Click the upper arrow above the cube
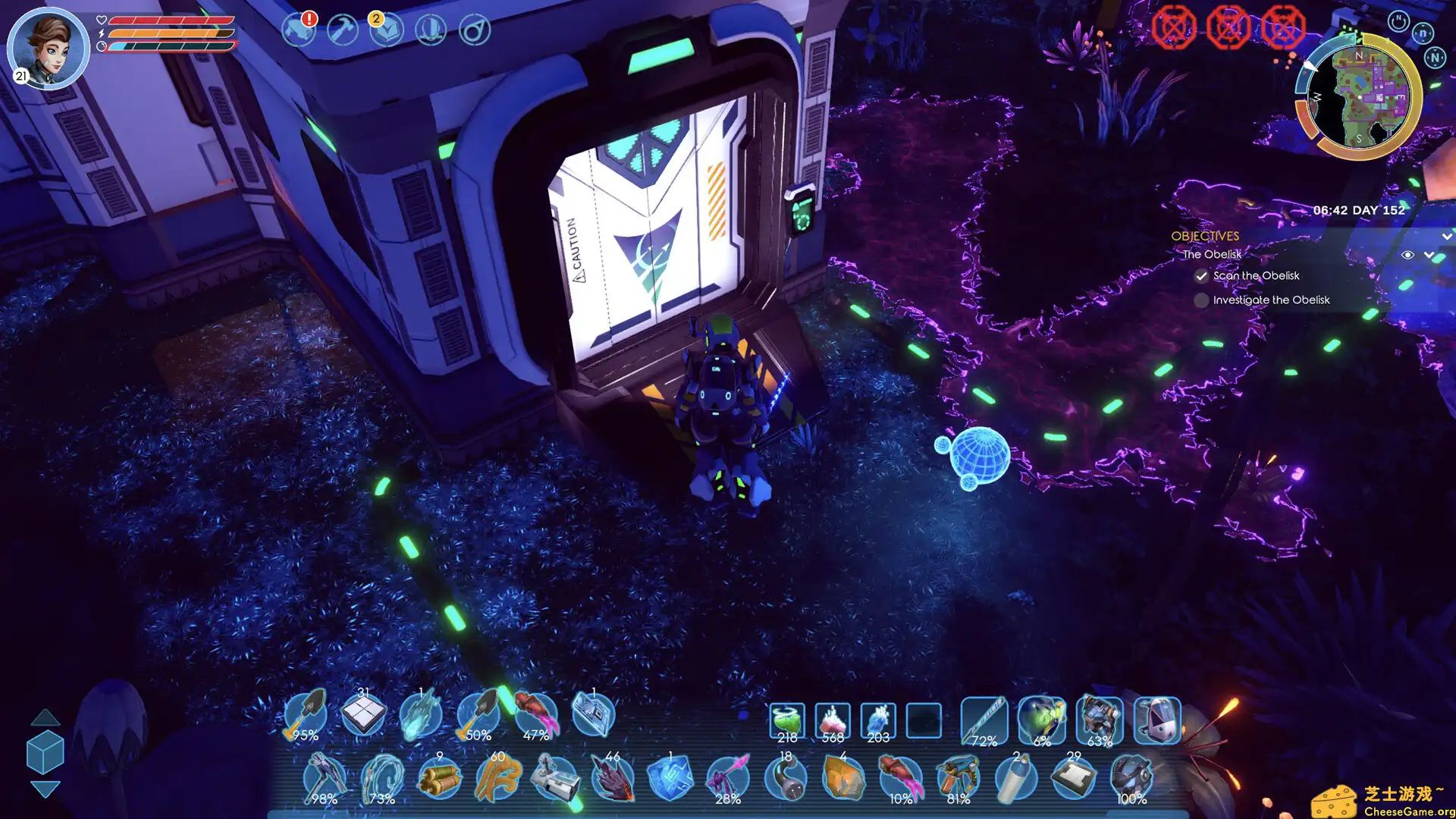Screen dimensions: 1456x819 pyautogui.click(x=45, y=717)
